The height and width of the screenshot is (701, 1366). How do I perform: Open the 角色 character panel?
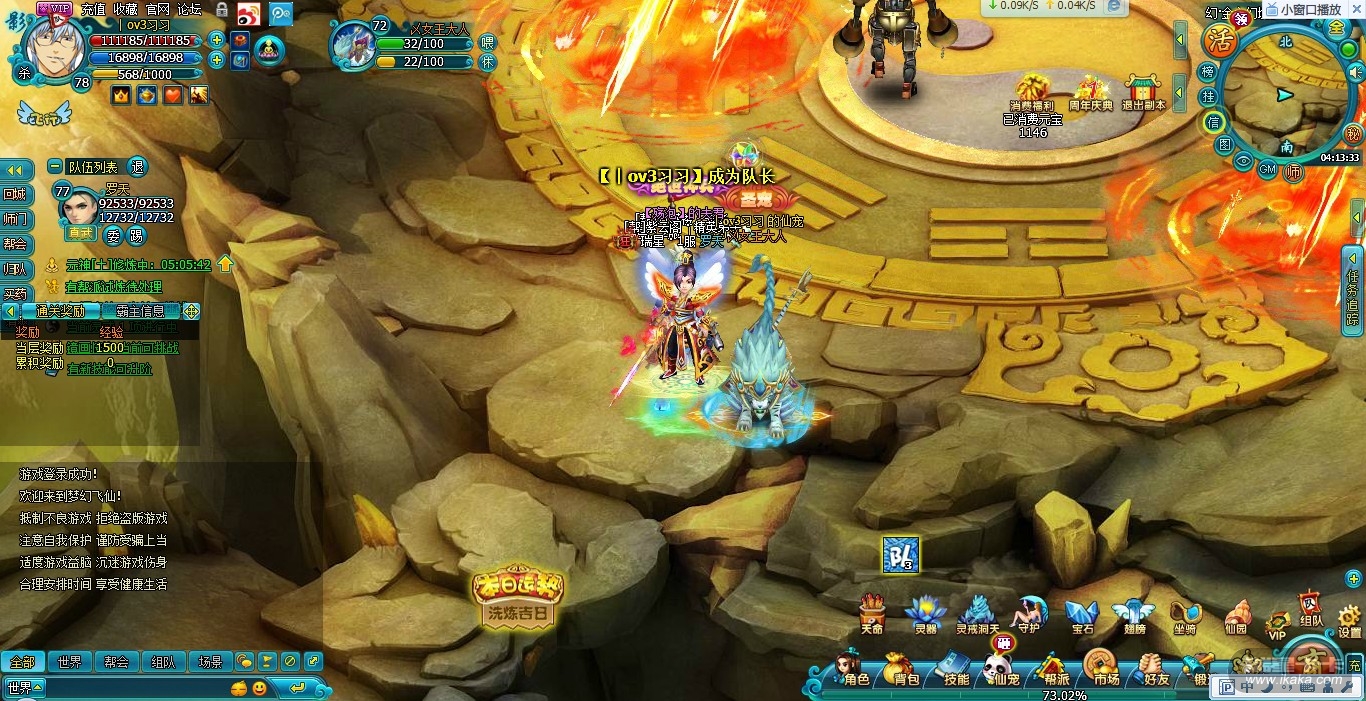pos(852,670)
